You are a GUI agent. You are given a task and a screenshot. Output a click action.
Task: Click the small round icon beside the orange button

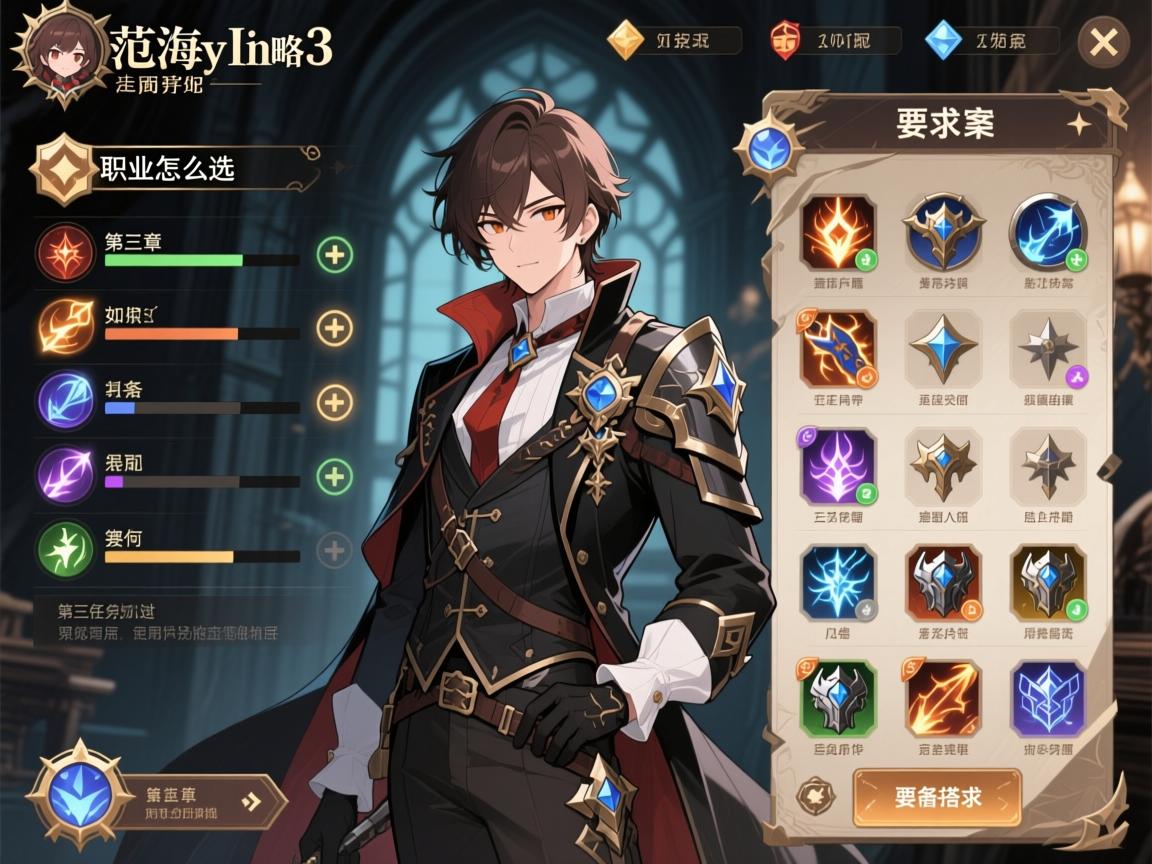point(815,797)
